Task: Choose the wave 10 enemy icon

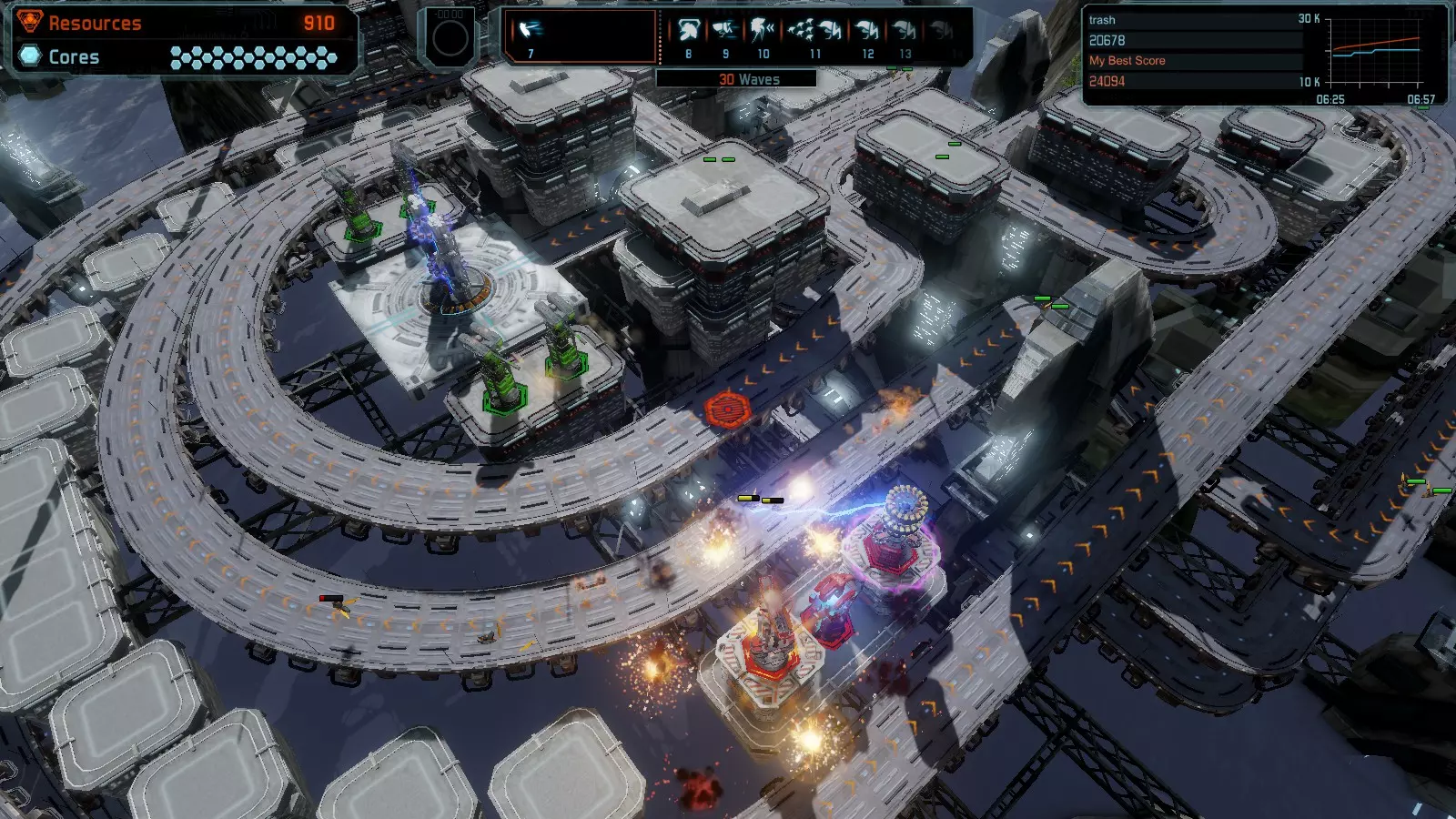Action: pyautogui.click(x=763, y=32)
